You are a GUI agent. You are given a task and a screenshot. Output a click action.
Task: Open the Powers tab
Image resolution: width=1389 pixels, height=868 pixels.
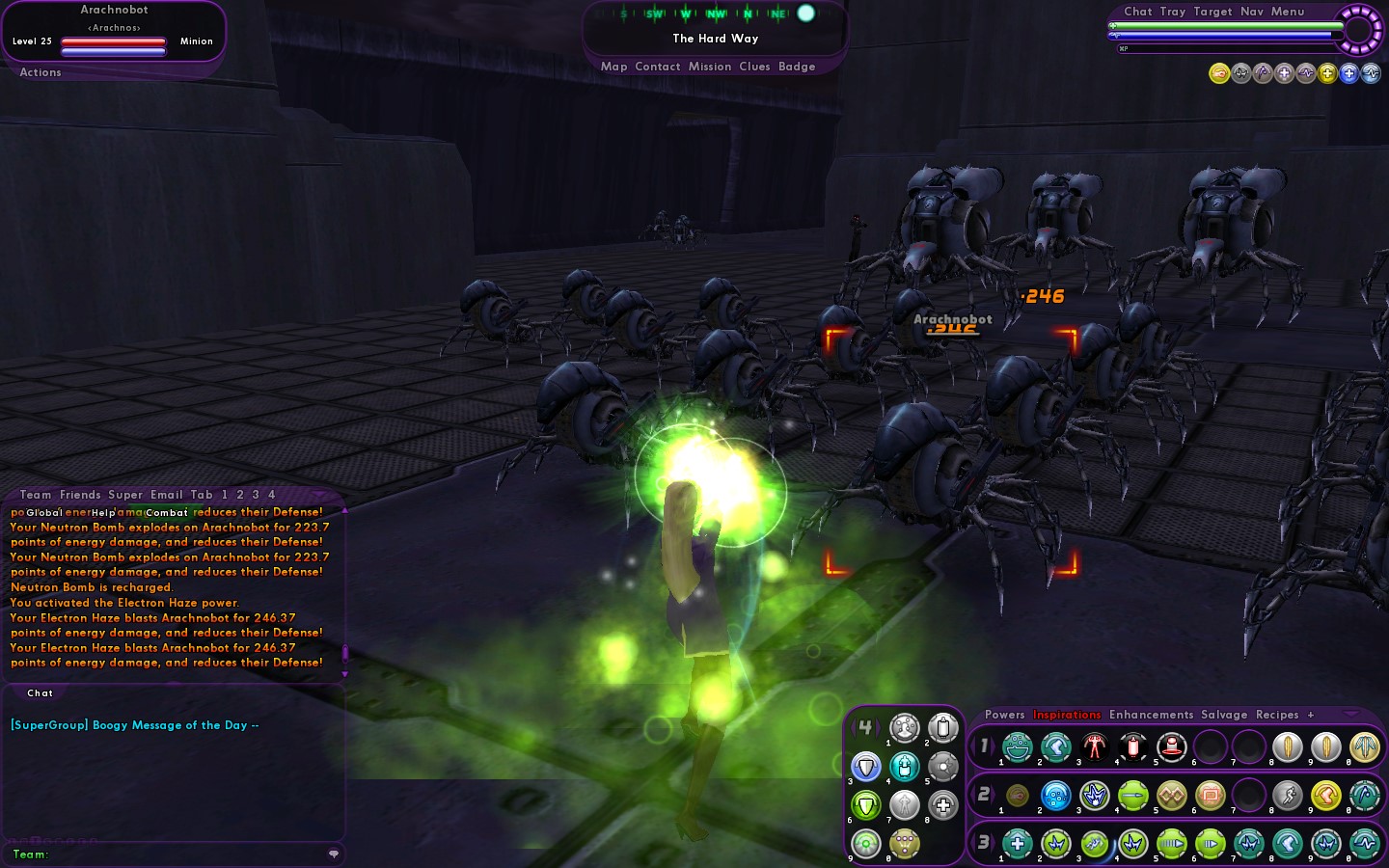click(1005, 715)
